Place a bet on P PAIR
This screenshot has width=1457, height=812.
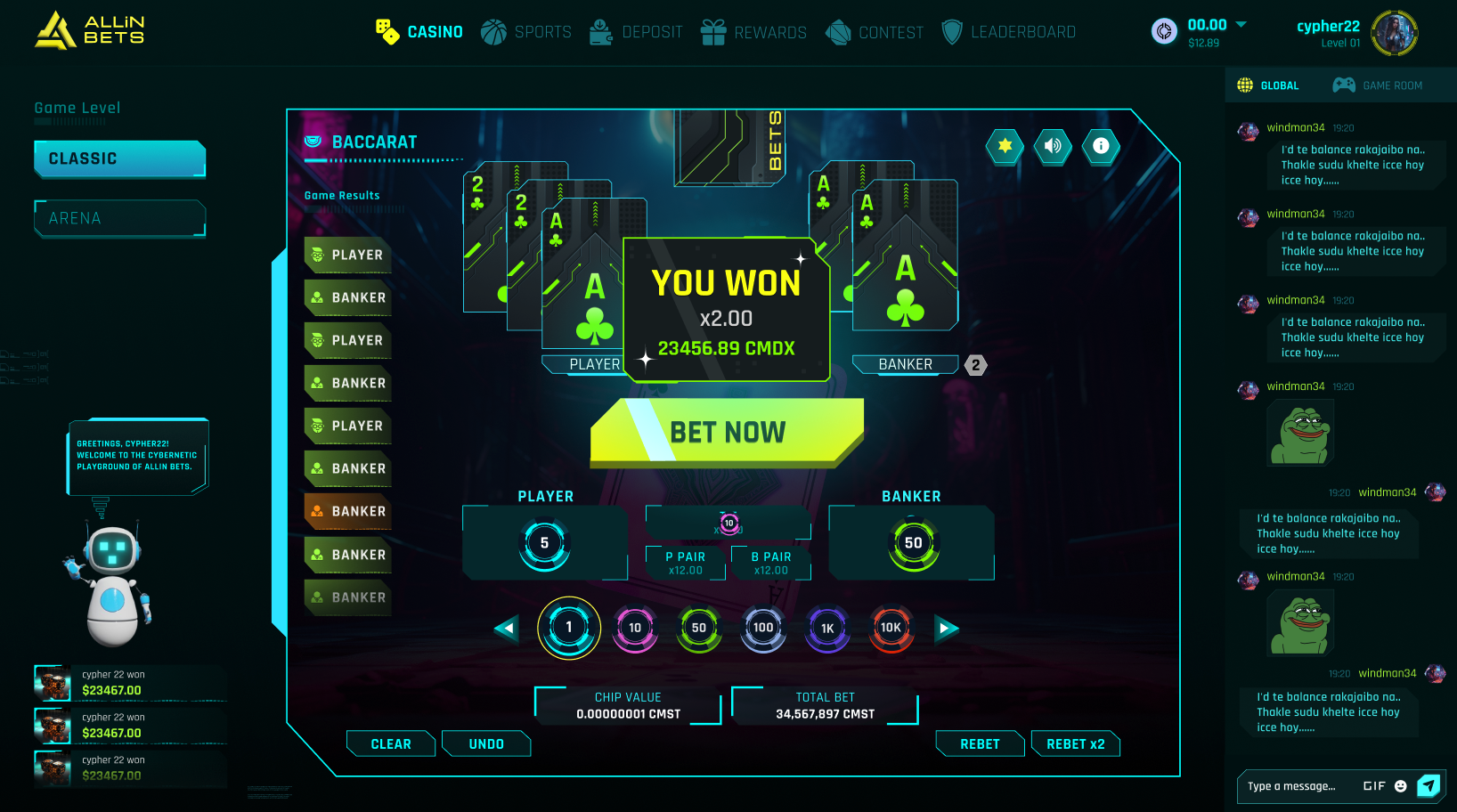[x=685, y=563]
